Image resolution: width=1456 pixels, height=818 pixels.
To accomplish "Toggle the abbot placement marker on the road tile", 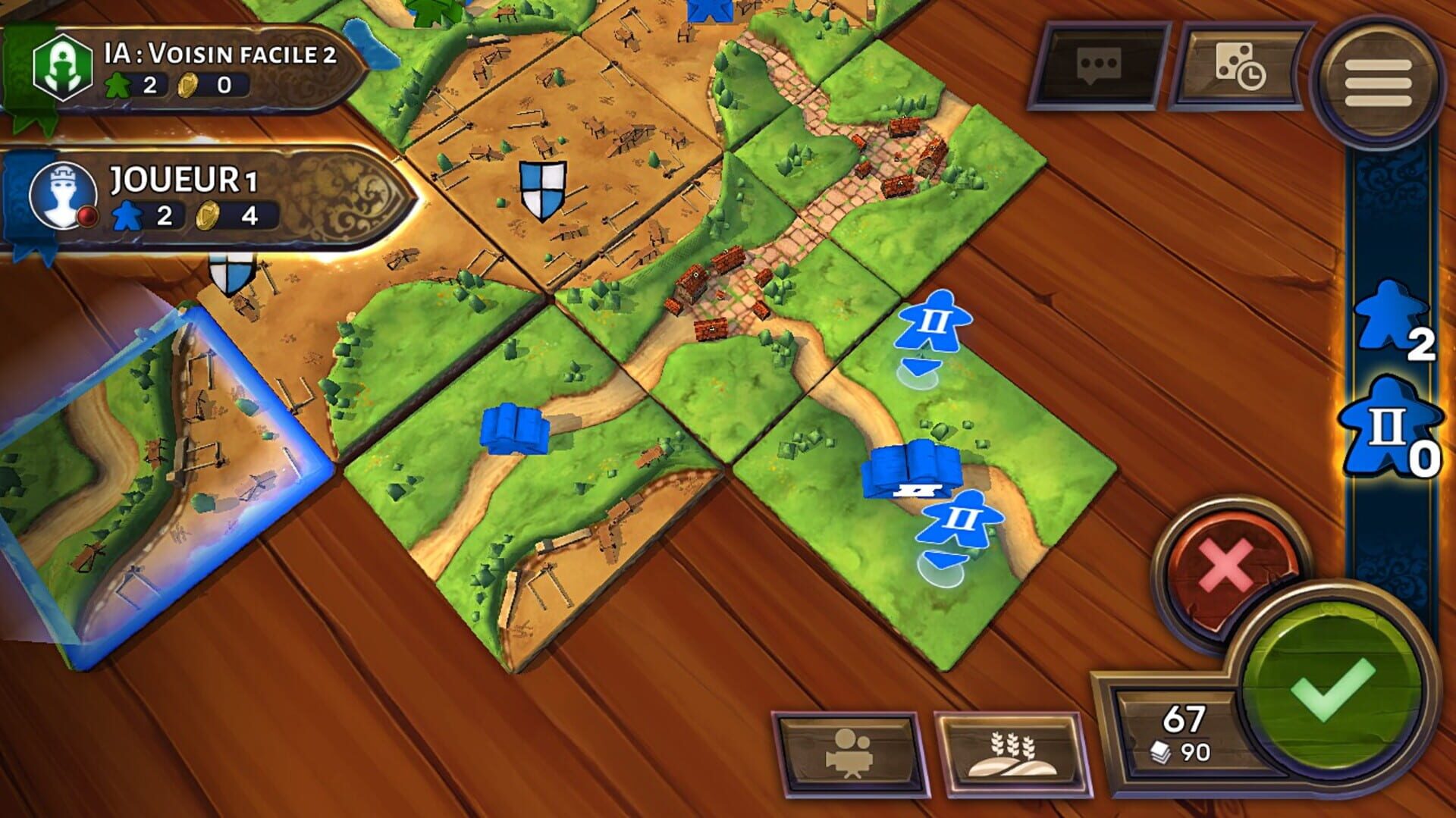I will pos(935,322).
